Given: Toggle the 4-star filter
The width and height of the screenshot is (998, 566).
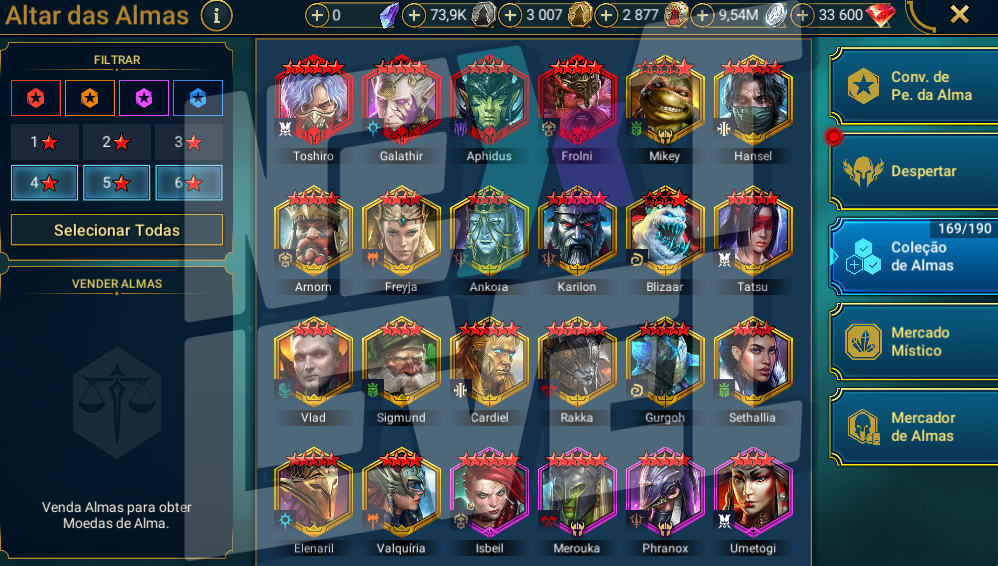Looking at the screenshot, I should pyautogui.click(x=44, y=183).
